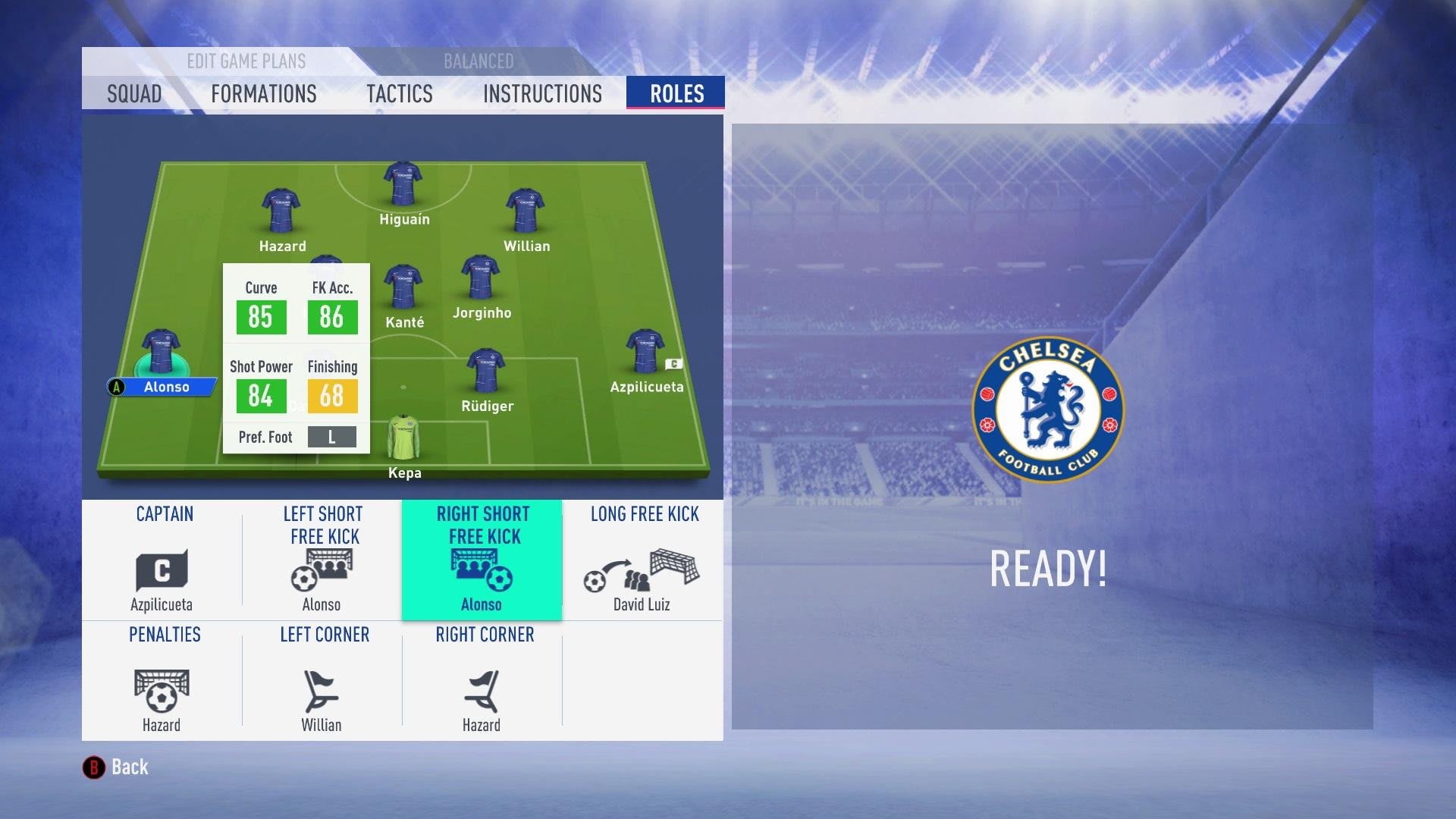
Task: Choose the Left Corner role tile
Action: [x=322, y=681]
